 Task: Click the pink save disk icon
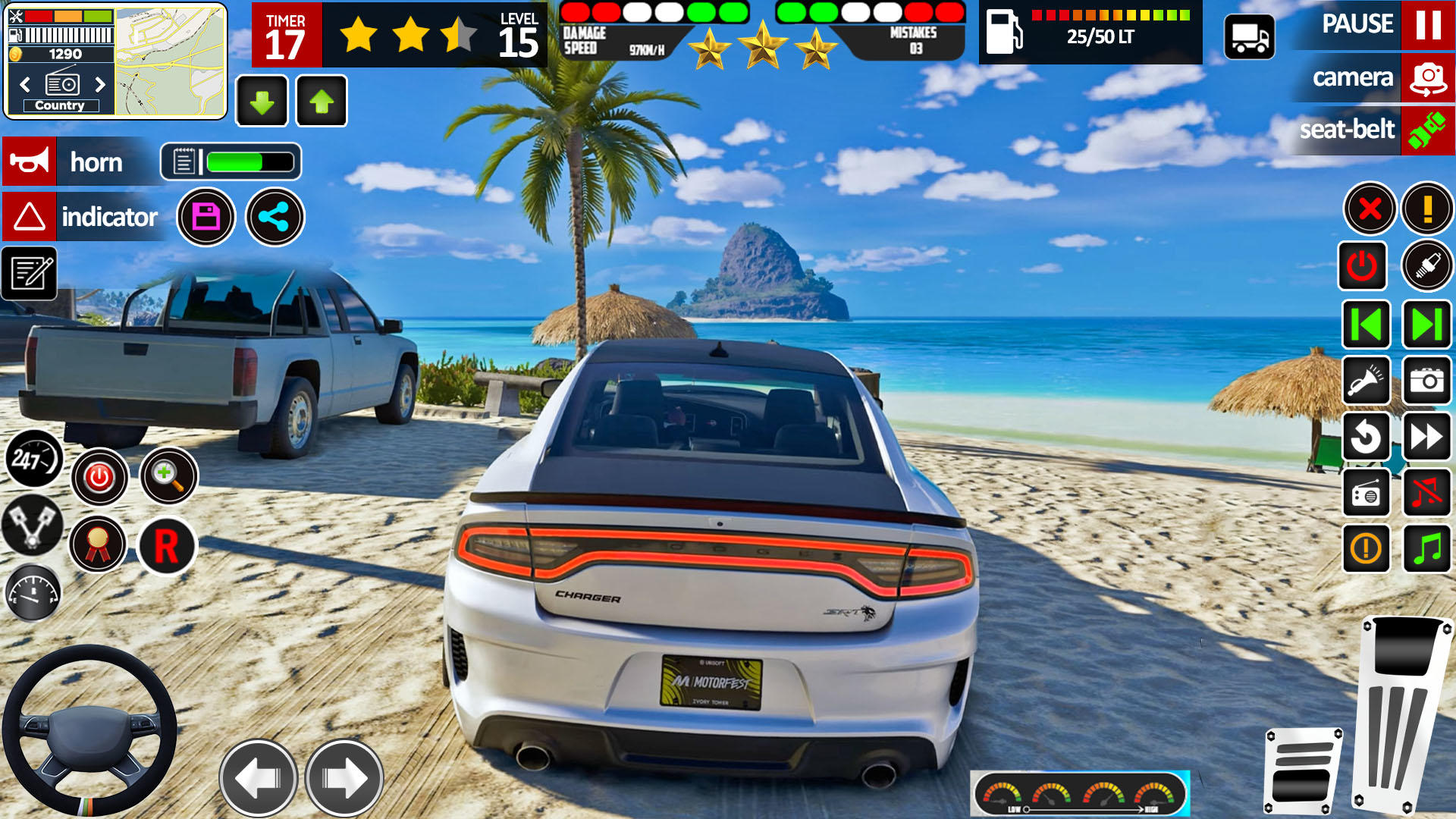point(206,218)
